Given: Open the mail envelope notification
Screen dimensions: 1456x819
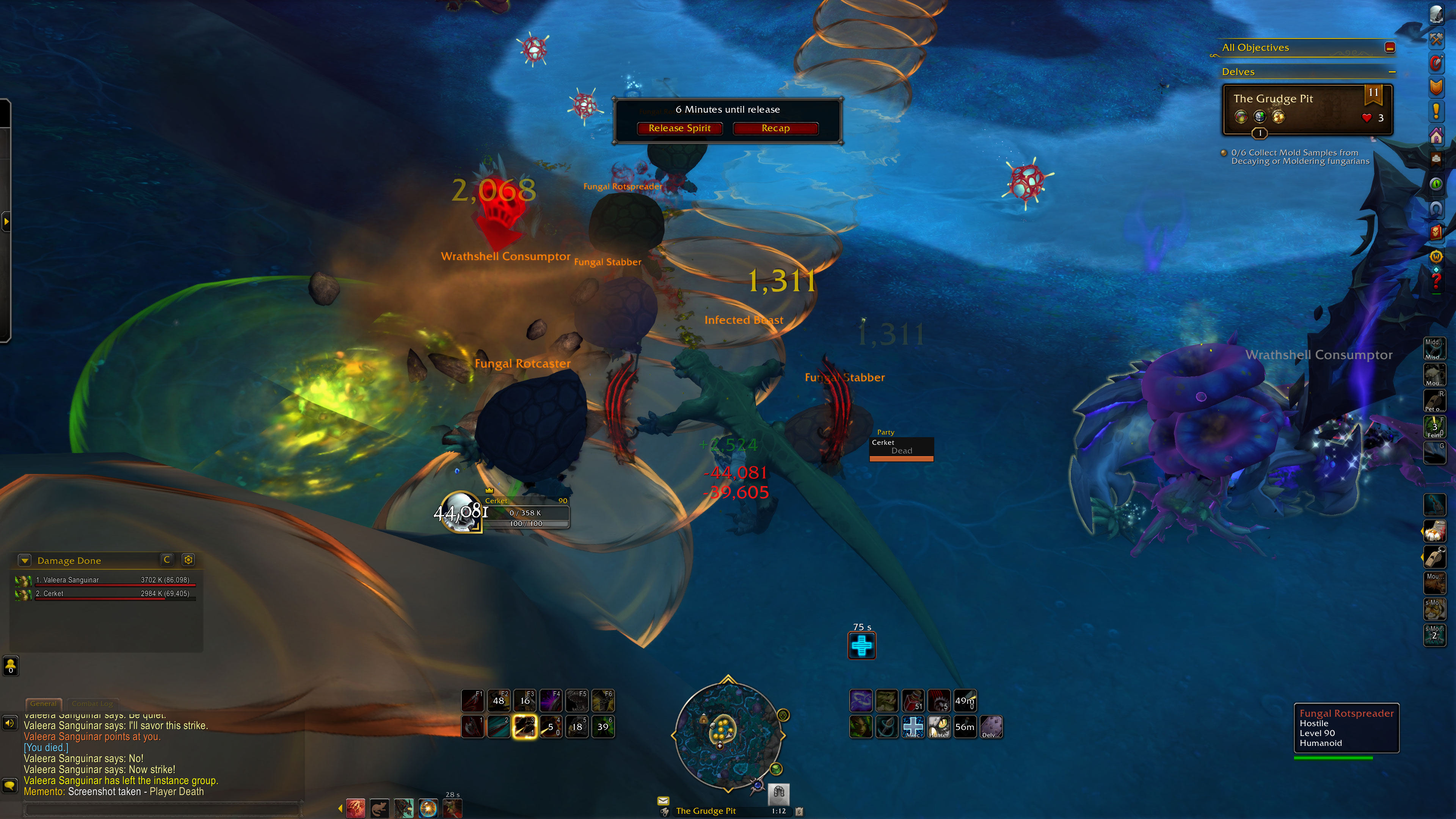Looking at the screenshot, I should click(663, 800).
